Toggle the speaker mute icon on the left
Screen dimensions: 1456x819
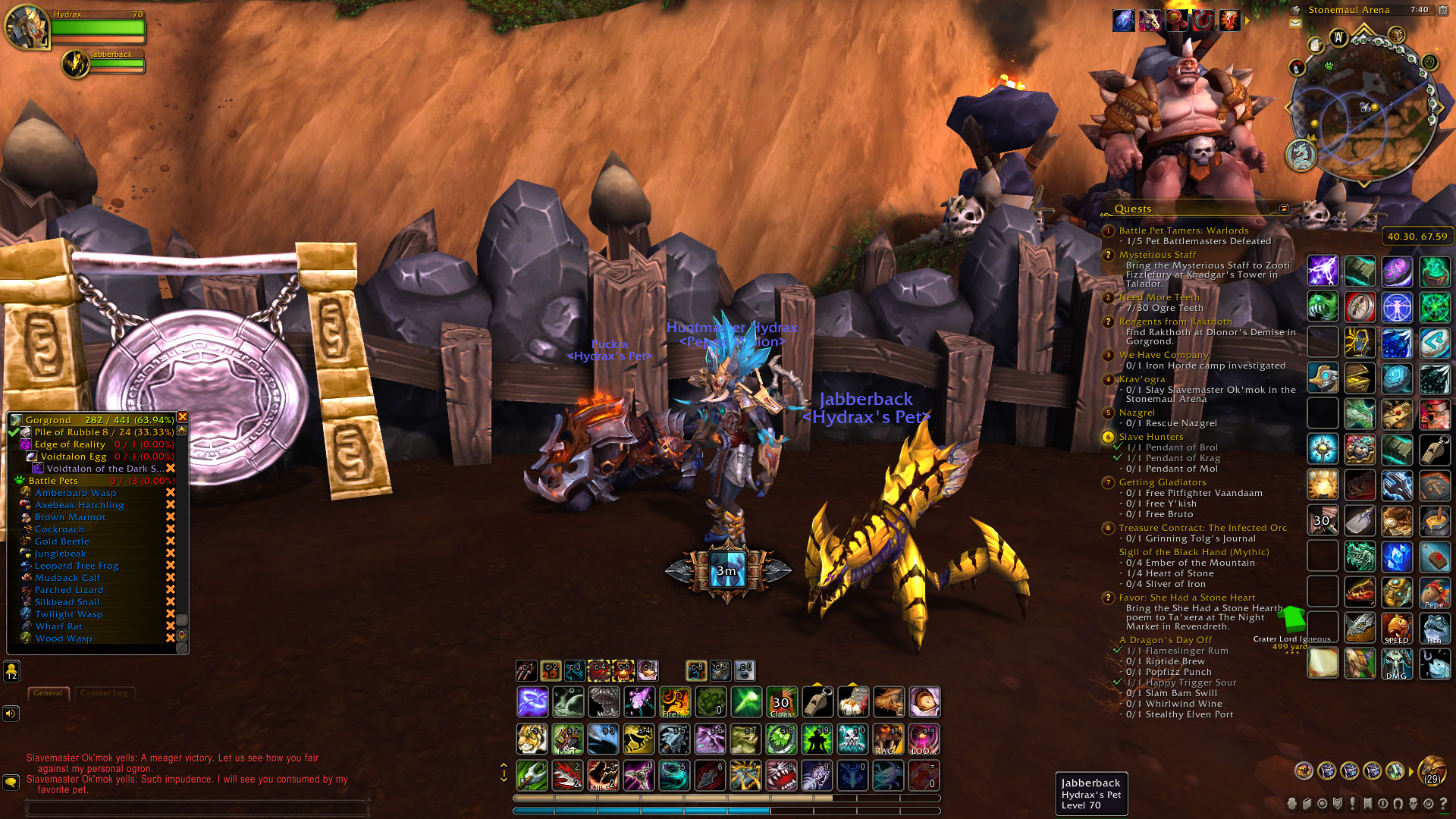click(x=11, y=713)
